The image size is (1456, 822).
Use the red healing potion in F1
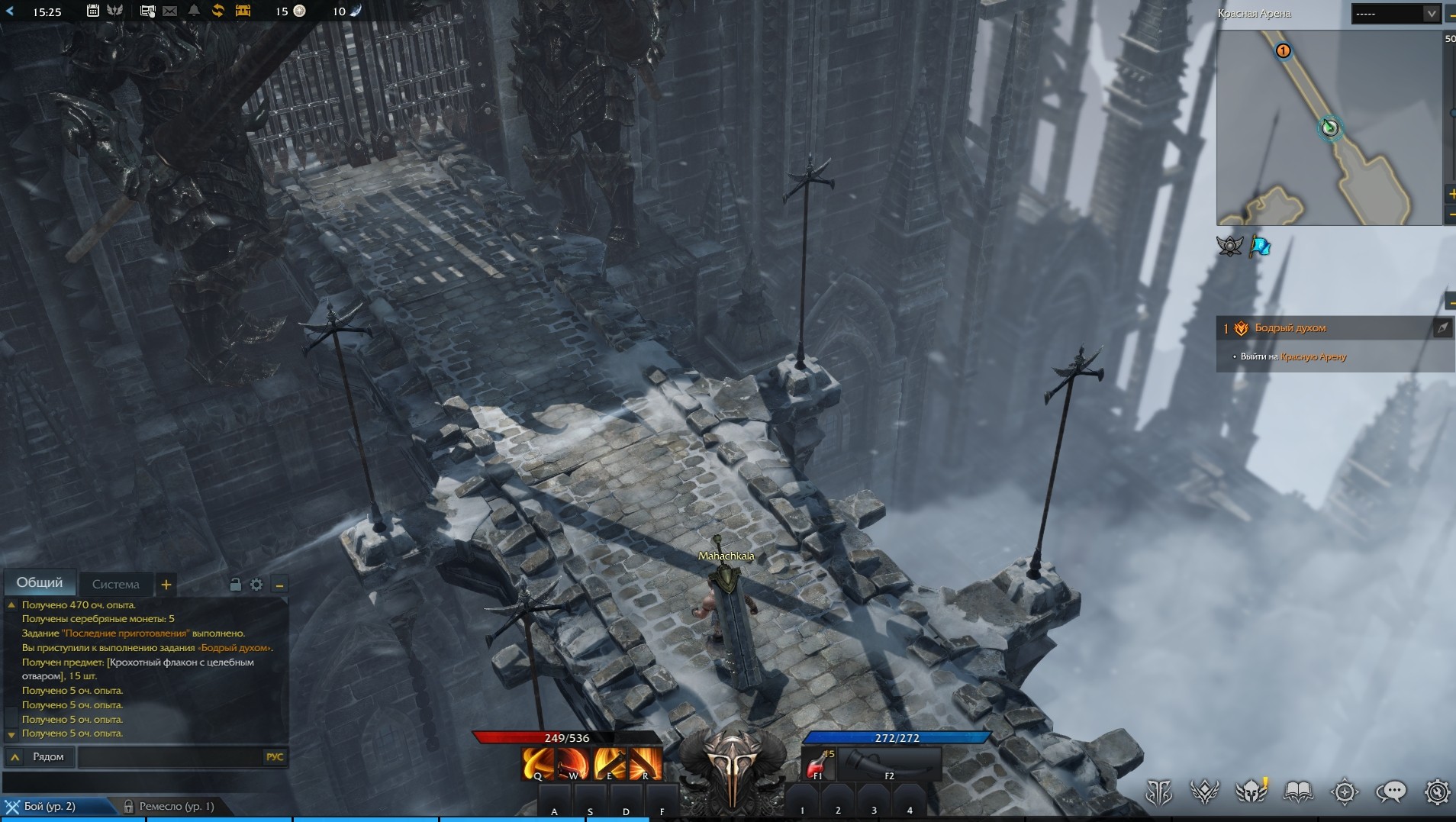[819, 763]
